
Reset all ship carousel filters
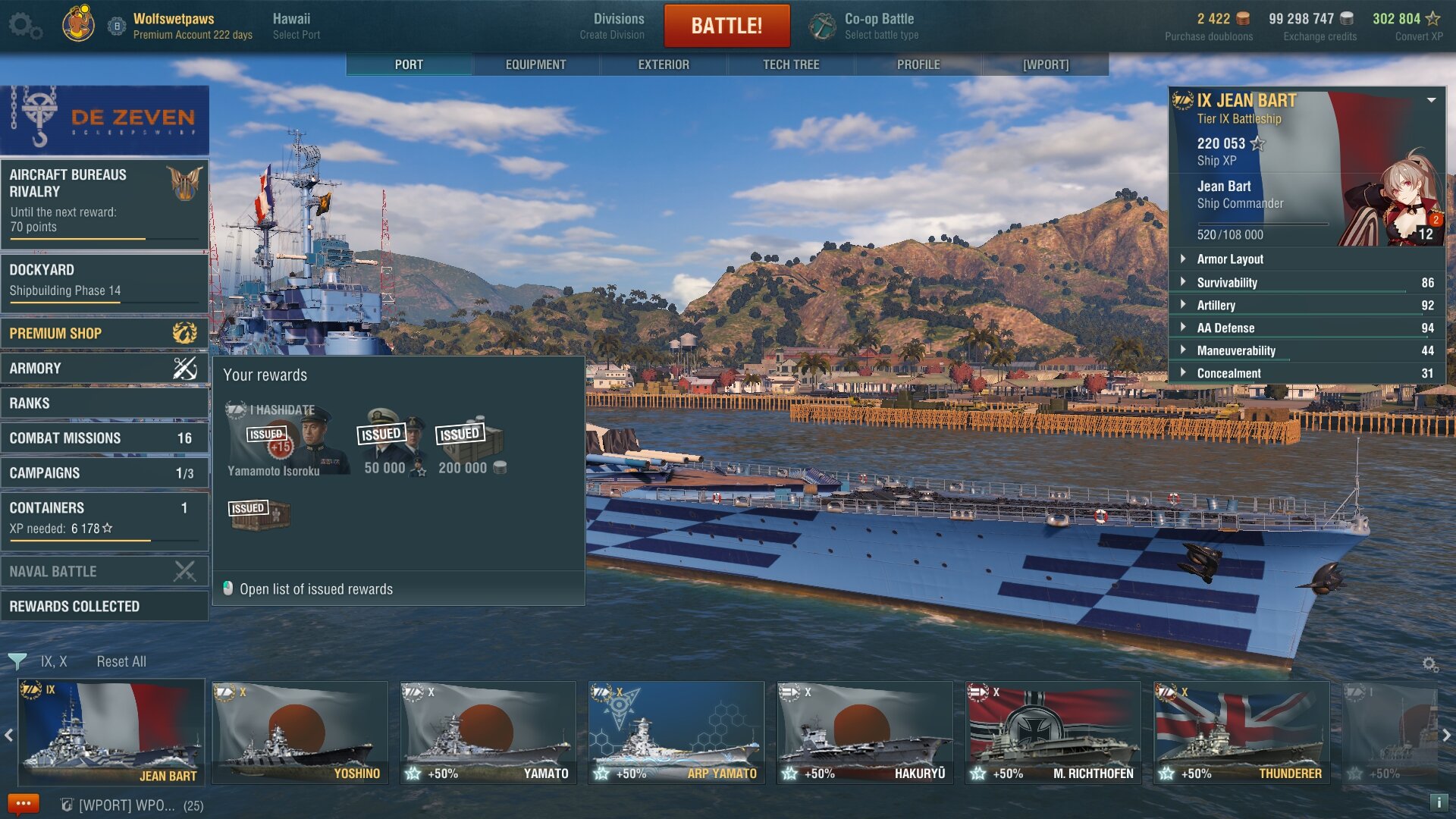121,662
